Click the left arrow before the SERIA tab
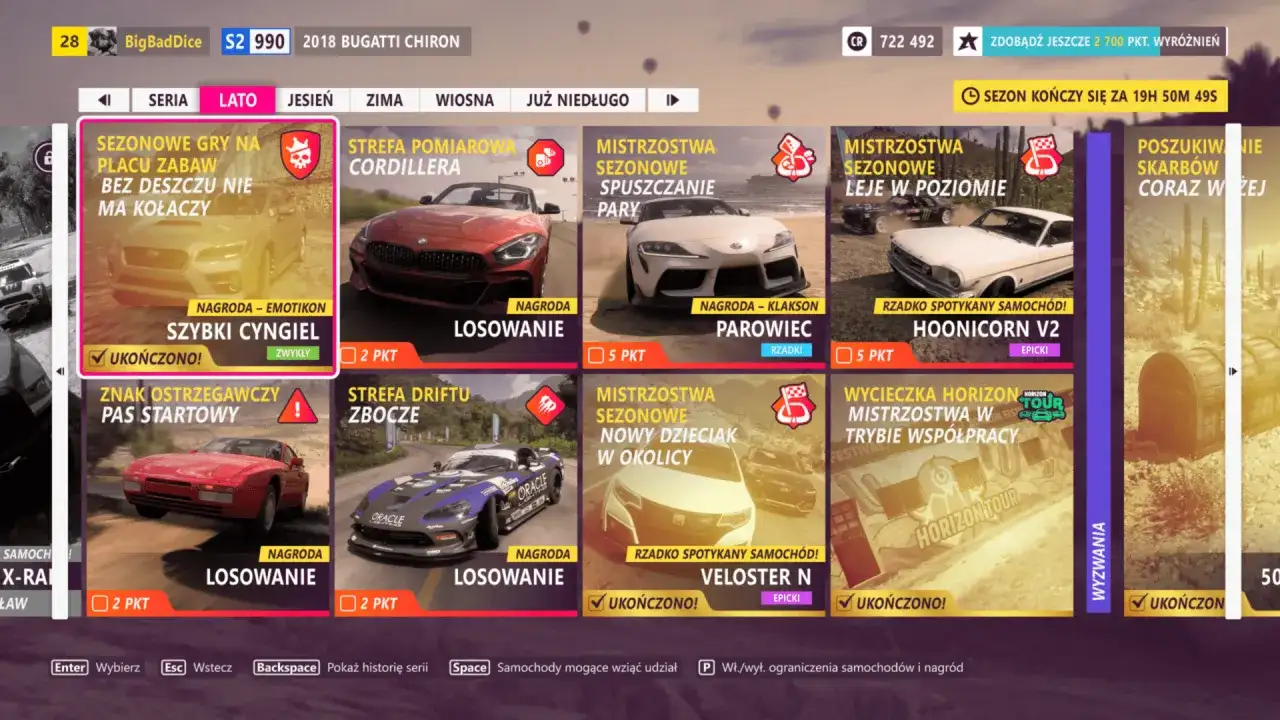Viewport: 1280px width, 720px height. [104, 99]
